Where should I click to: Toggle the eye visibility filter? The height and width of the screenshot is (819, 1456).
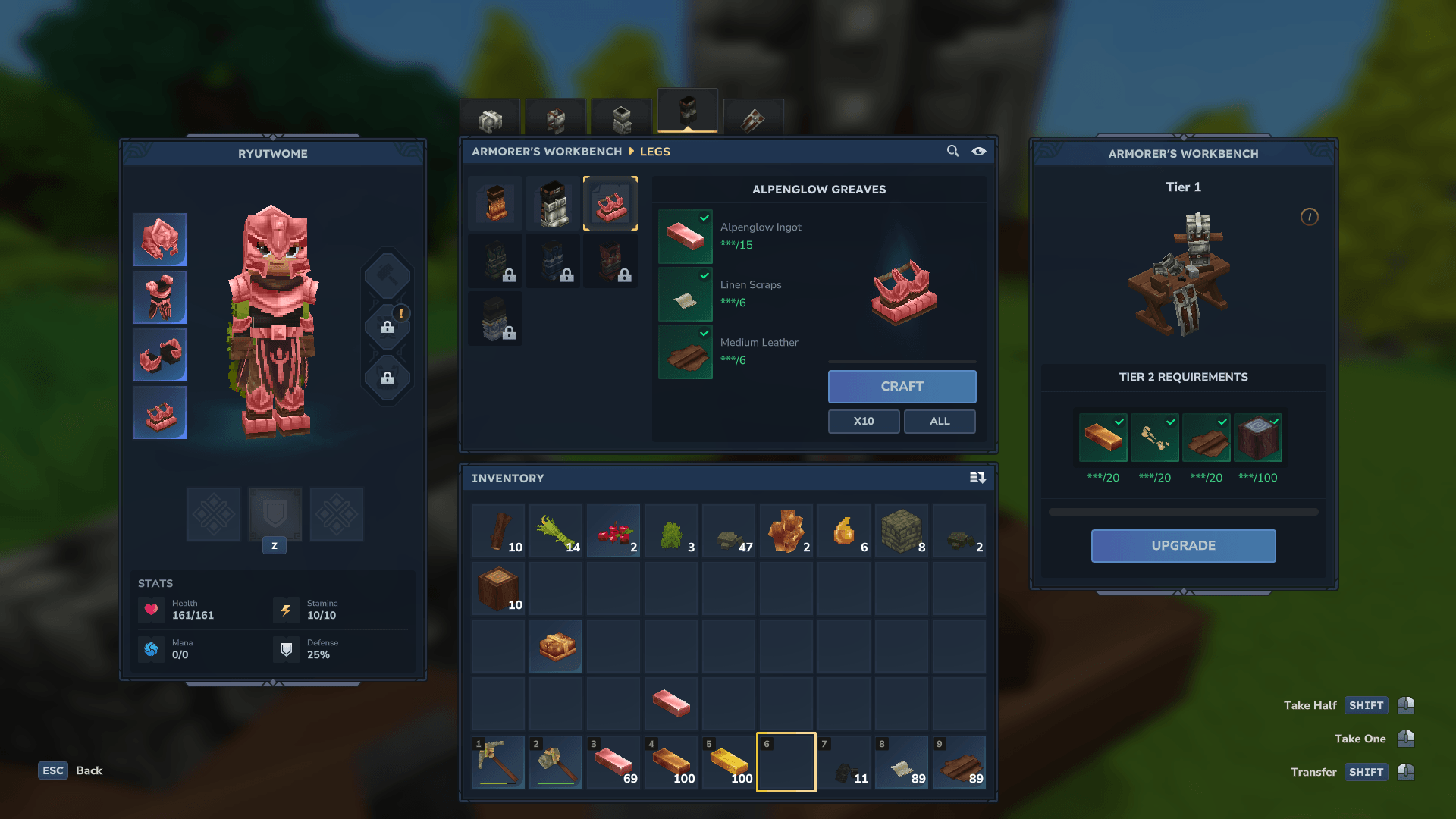[x=979, y=152]
